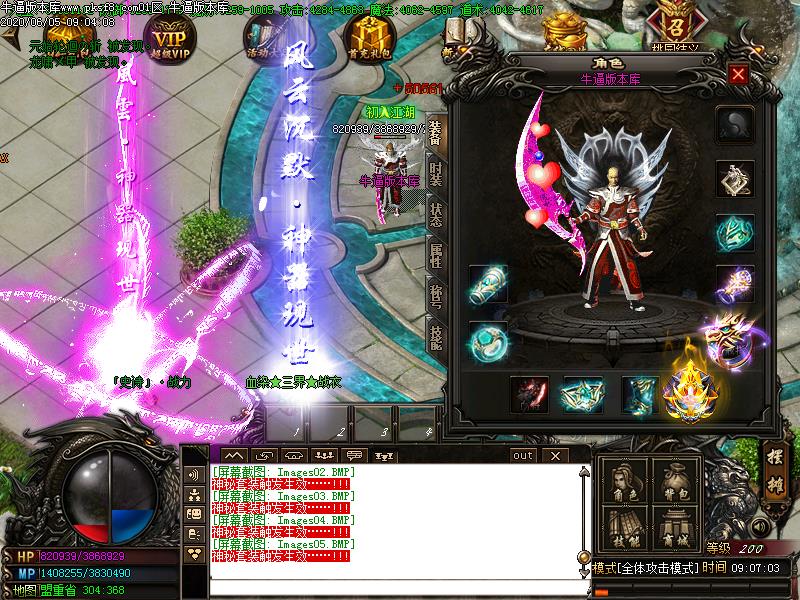Show the 属性 (attributes) tab
The width and height of the screenshot is (800, 600).
click(x=435, y=254)
